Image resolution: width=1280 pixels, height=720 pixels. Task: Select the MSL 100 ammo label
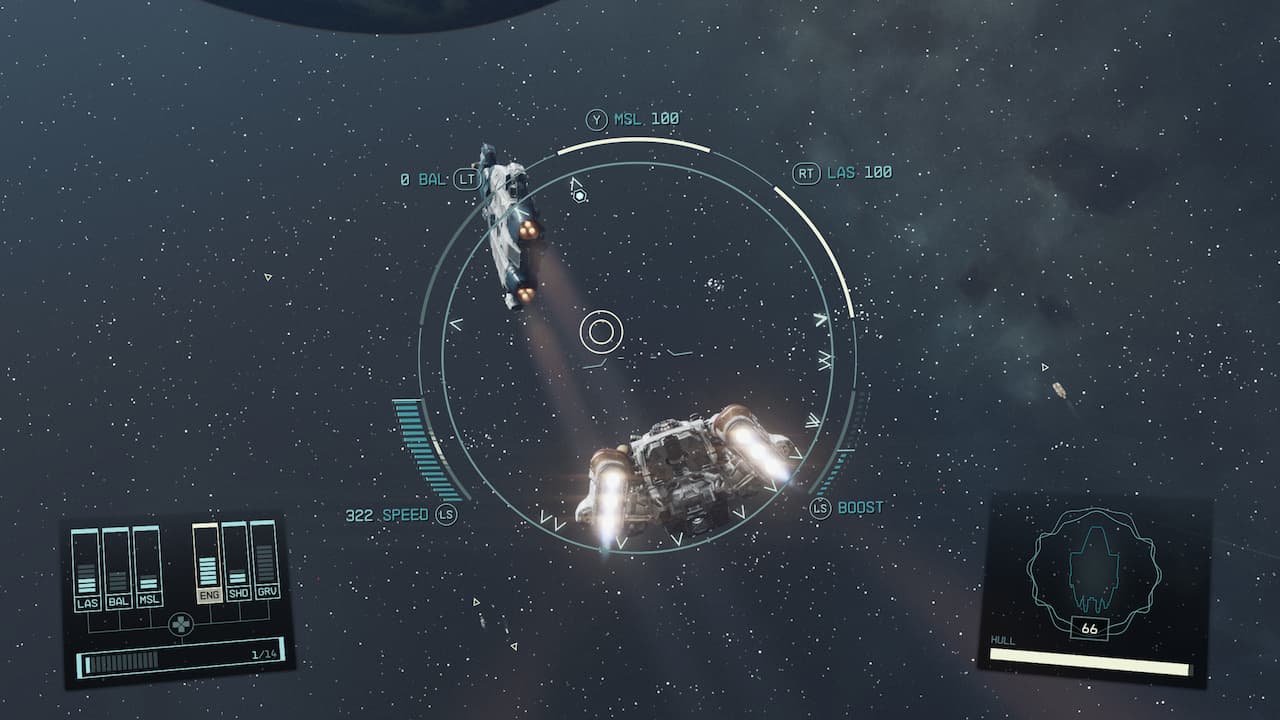[x=645, y=117]
